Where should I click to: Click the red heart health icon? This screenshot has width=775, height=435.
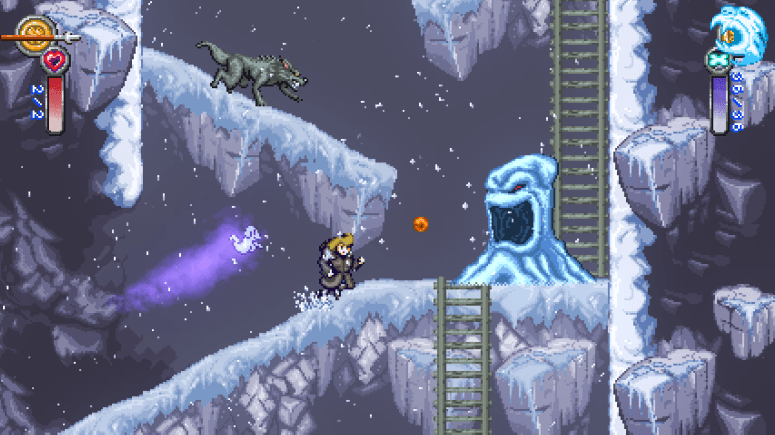[x=54, y=62]
